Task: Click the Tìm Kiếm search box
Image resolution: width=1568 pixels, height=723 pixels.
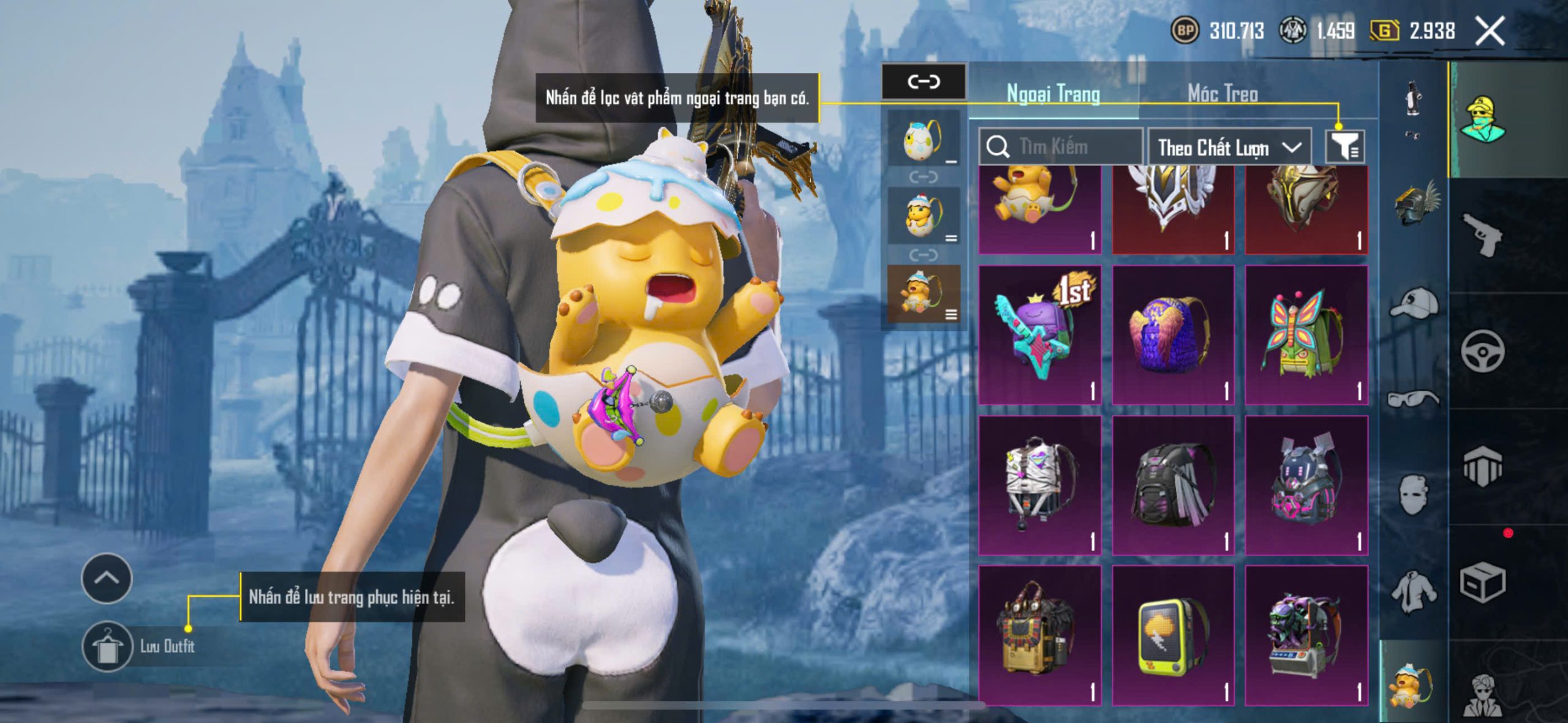Action: (x=1061, y=147)
